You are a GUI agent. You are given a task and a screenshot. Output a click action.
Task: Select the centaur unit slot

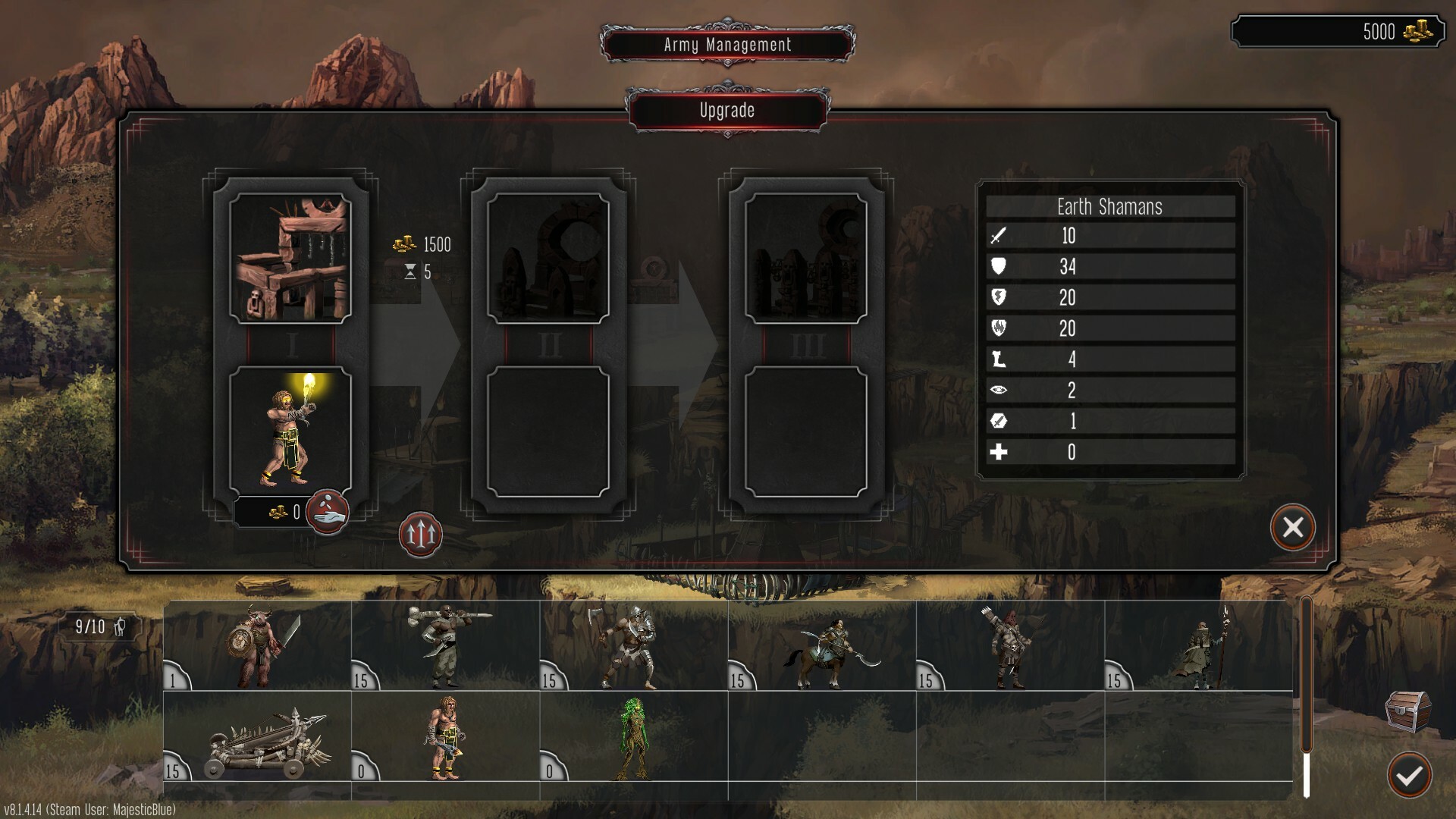click(822, 646)
